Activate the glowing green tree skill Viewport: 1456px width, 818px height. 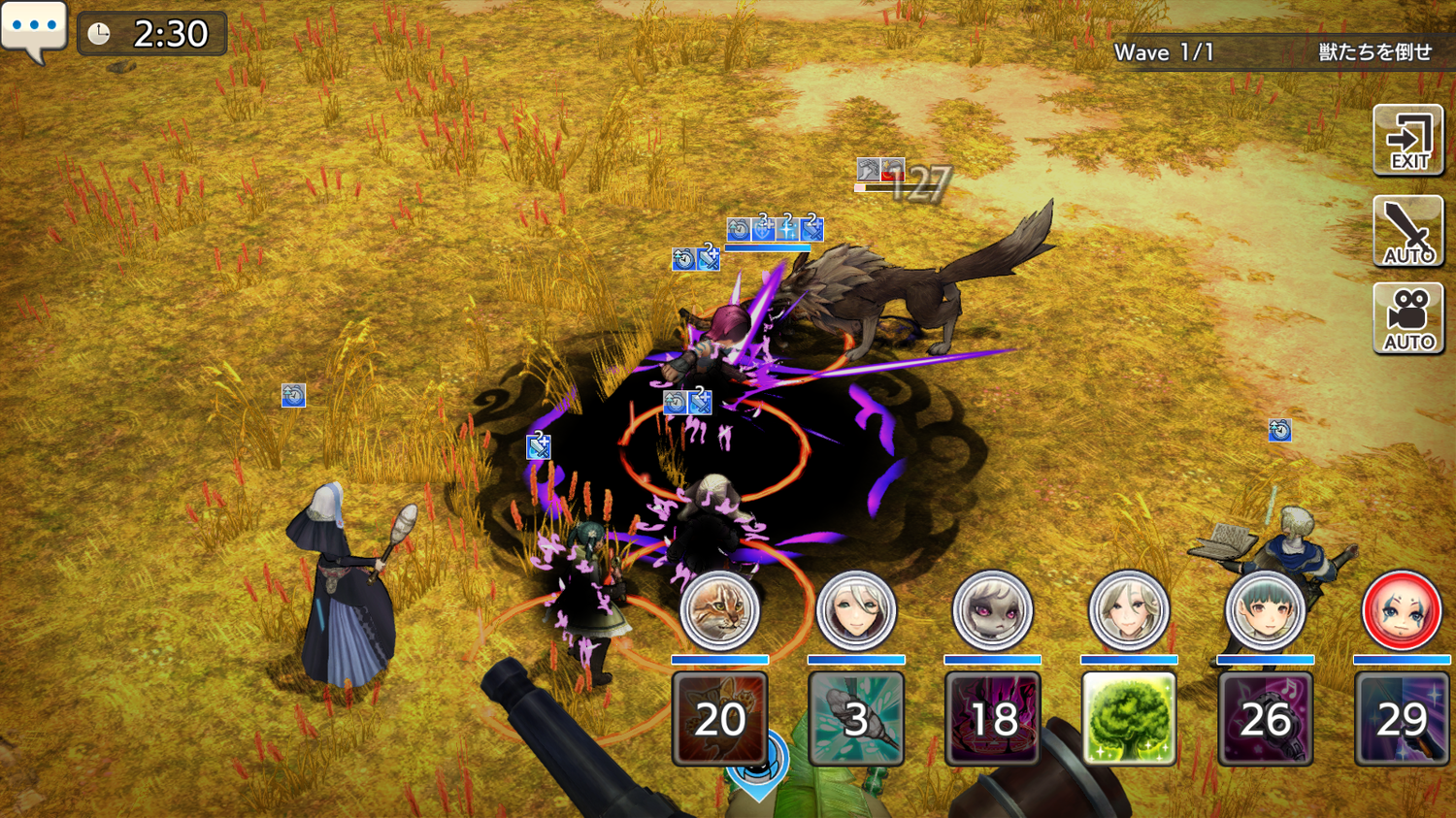(1129, 719)
